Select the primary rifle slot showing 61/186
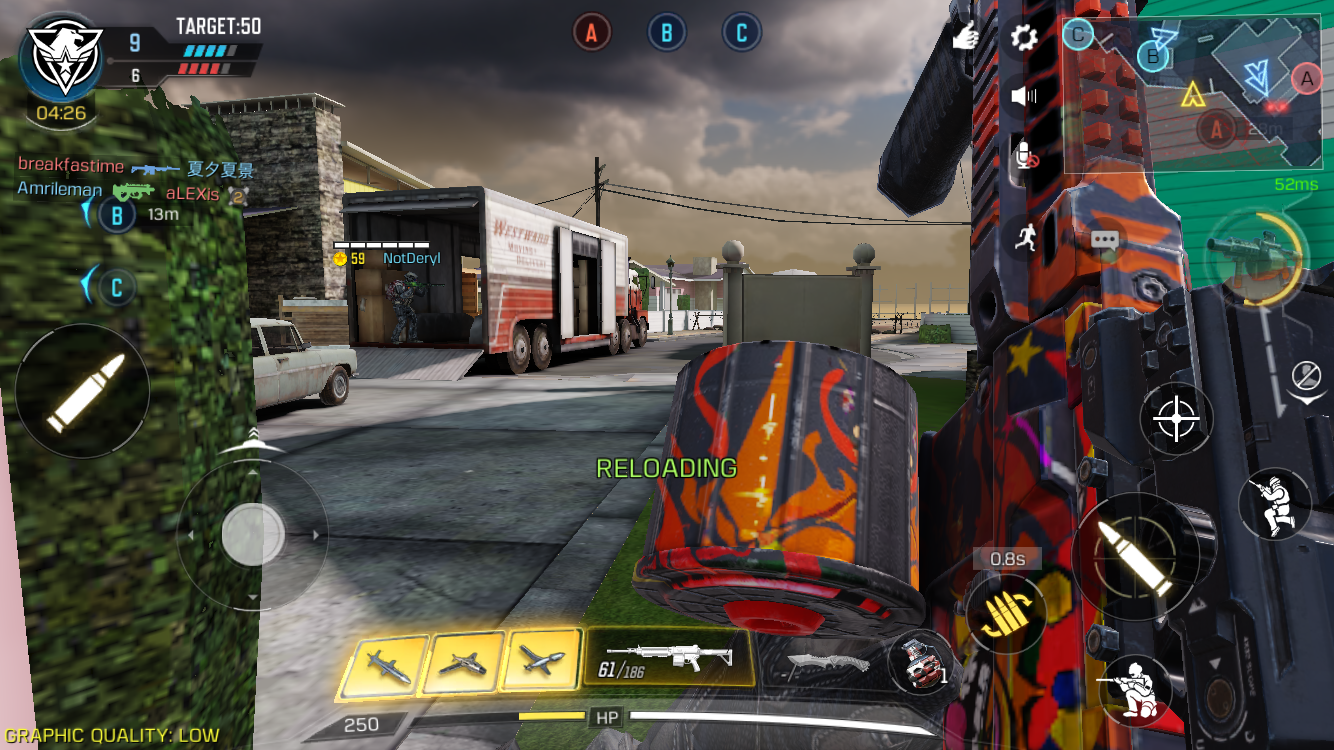Viewport: 1334px width, 750px height. [668, 659]
